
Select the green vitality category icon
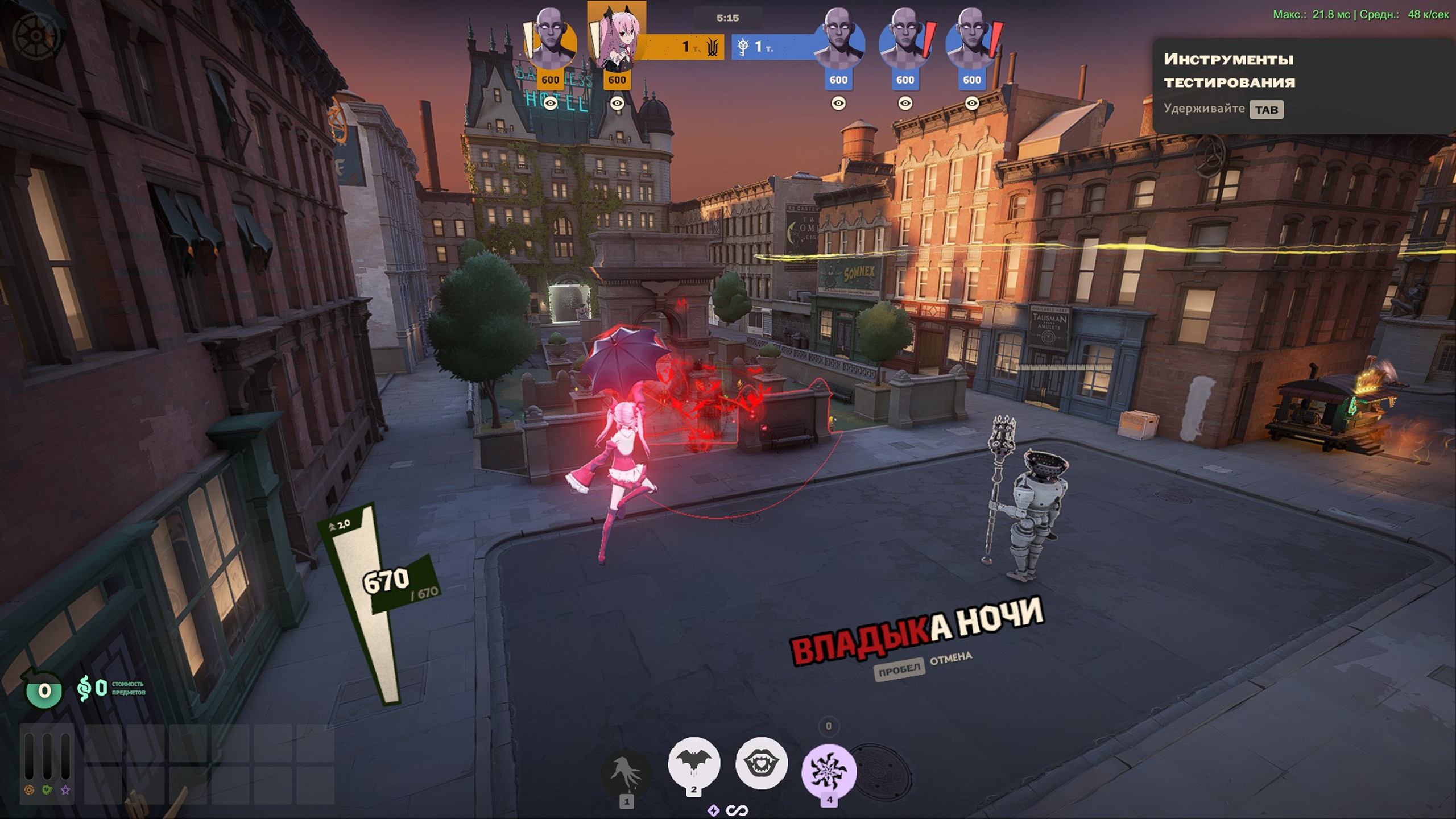47,789
